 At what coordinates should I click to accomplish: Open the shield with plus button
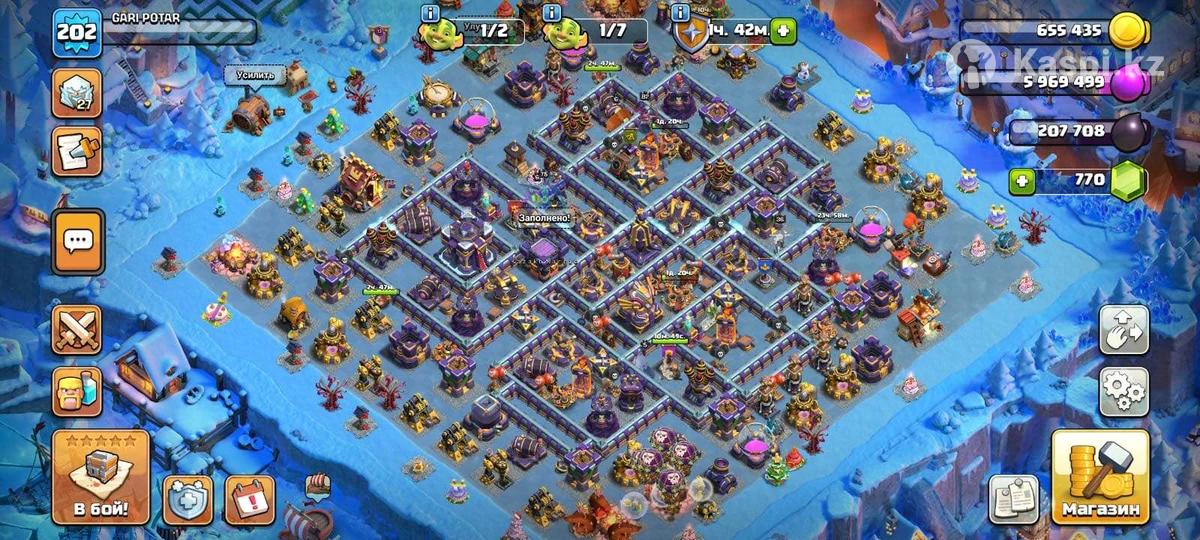click(188, 498)
